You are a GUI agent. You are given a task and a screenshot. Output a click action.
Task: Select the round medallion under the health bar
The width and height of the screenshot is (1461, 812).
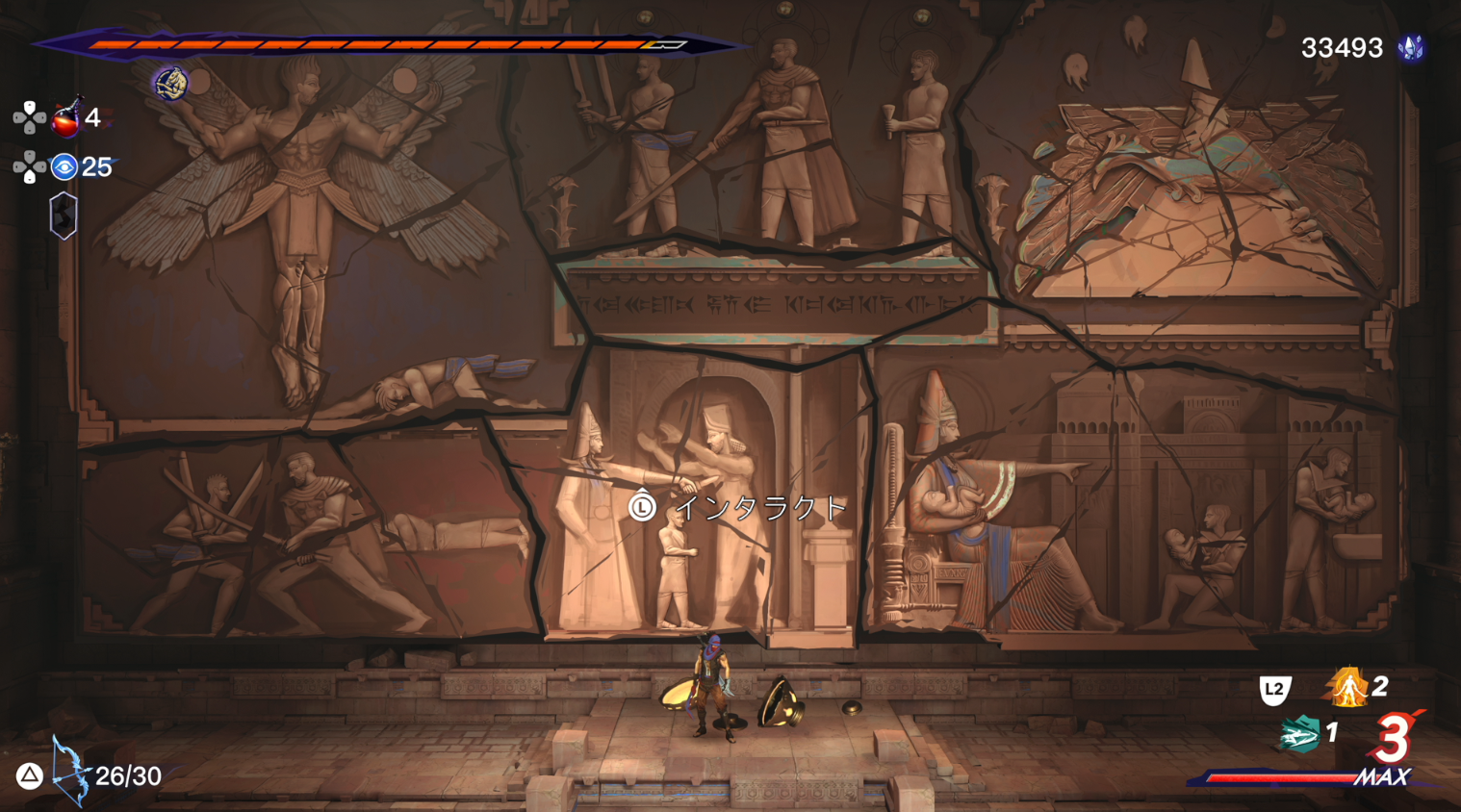171,83
